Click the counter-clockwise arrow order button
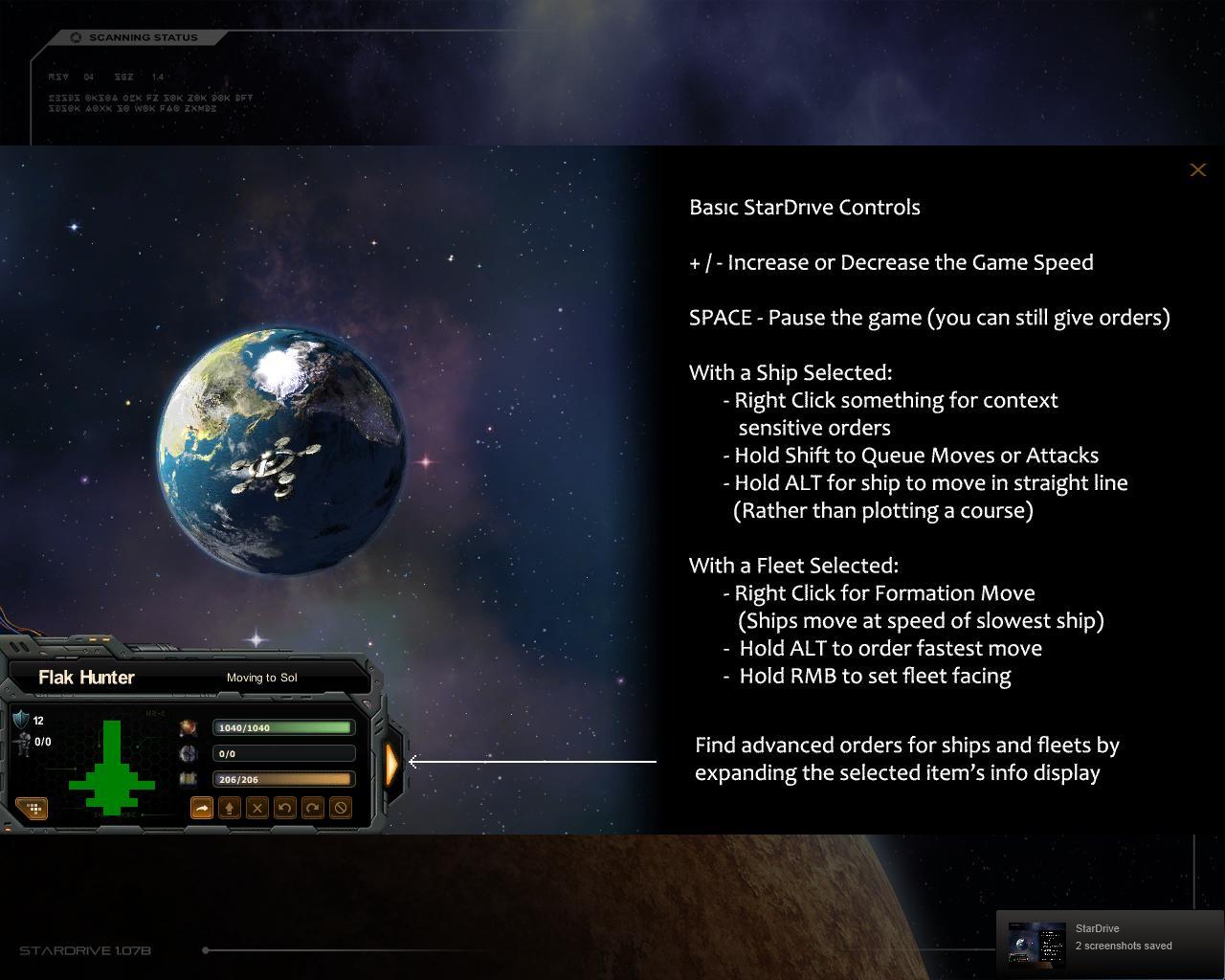1225x980 pixels. [284, 808]
